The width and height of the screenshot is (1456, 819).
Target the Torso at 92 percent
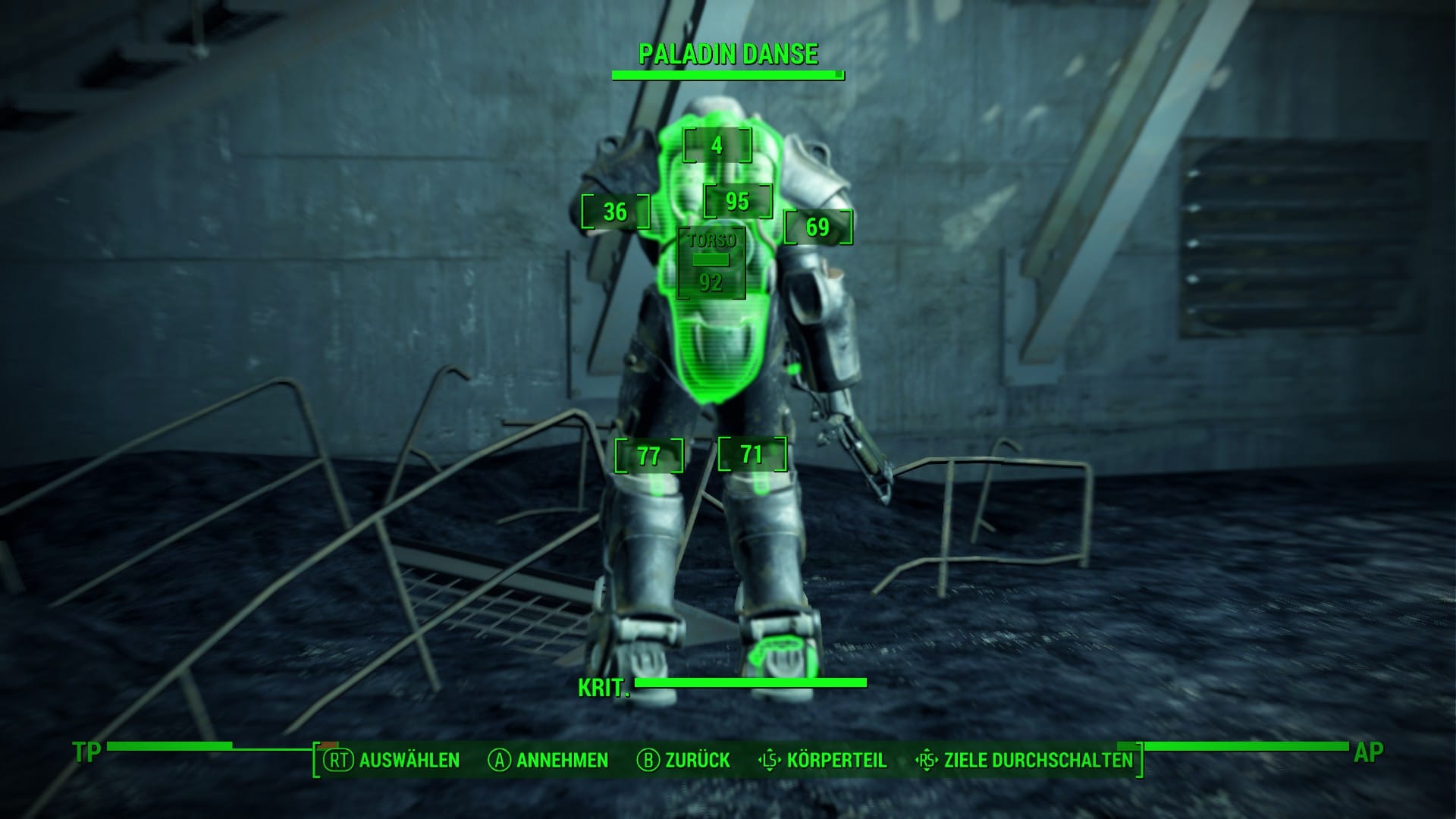tap(711, 264)
